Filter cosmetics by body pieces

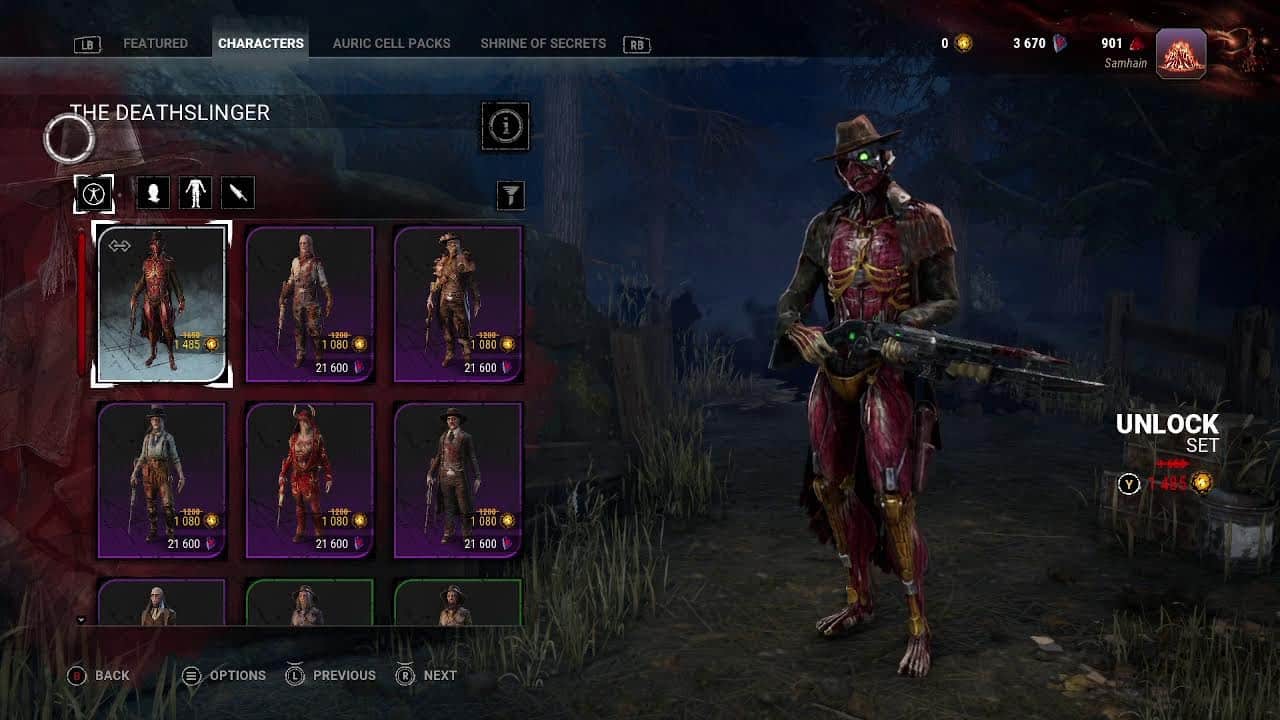click(196, 193)
